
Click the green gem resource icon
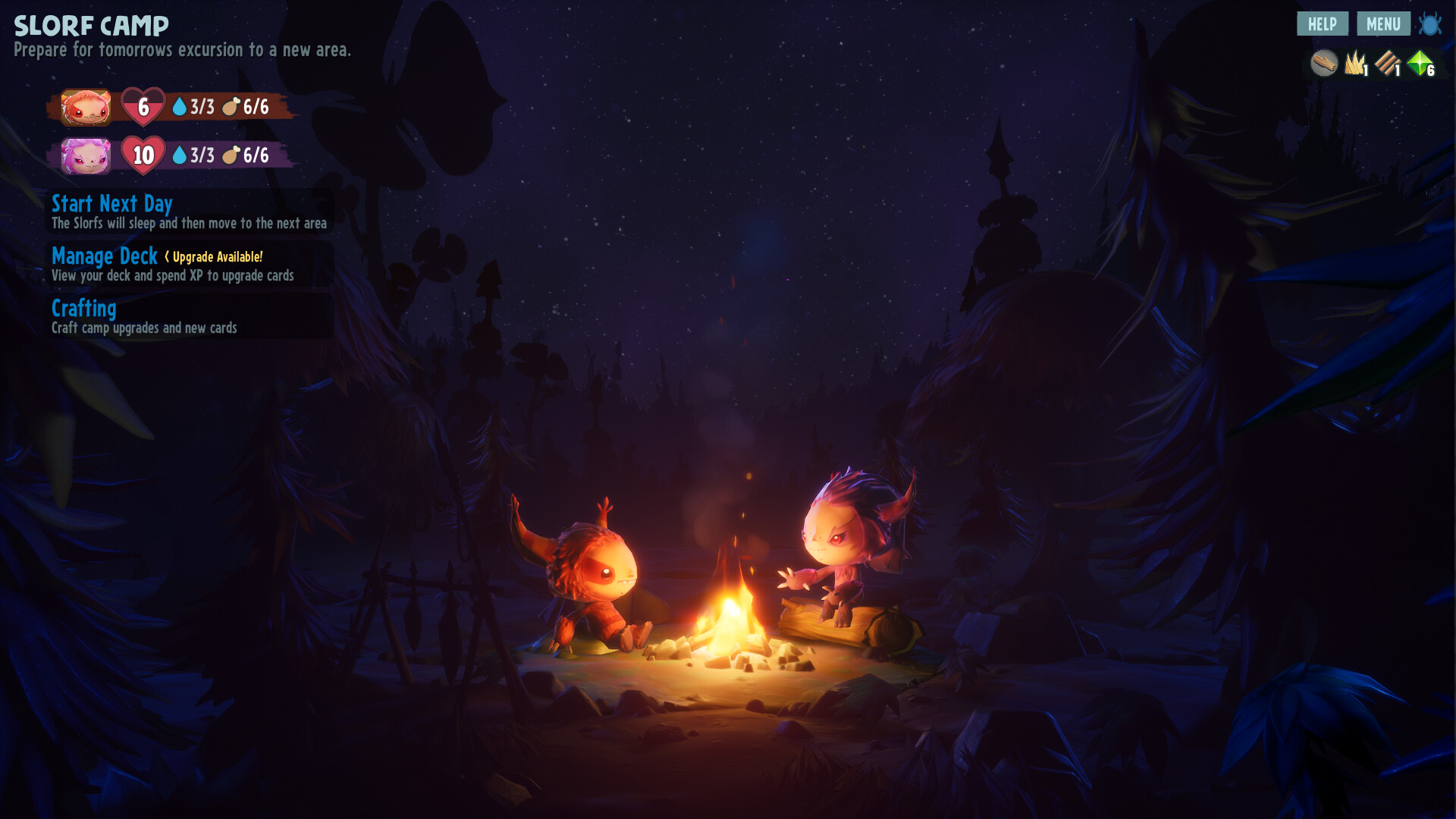click(x=1420, y=63)
